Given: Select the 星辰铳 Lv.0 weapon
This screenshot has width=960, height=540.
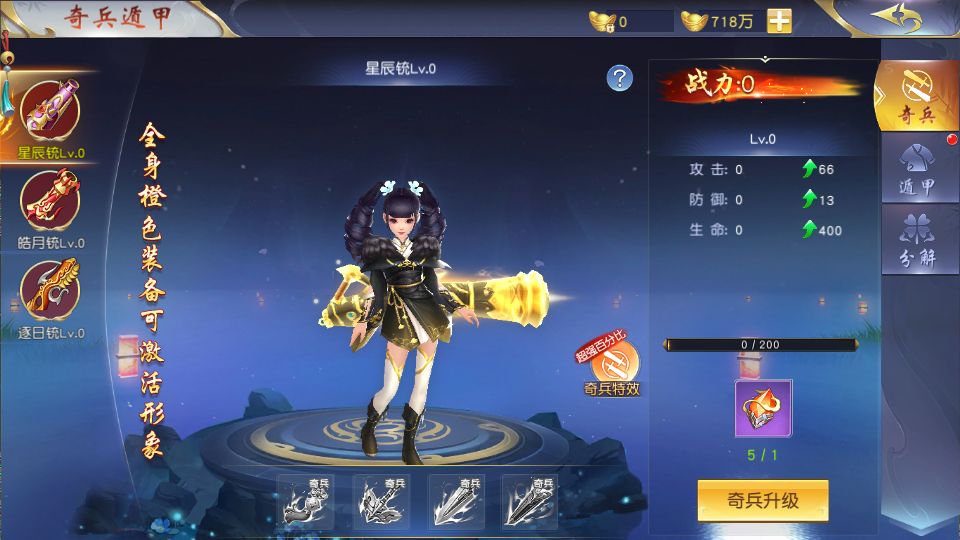Looking at the screenshot, I should [50, 112].
